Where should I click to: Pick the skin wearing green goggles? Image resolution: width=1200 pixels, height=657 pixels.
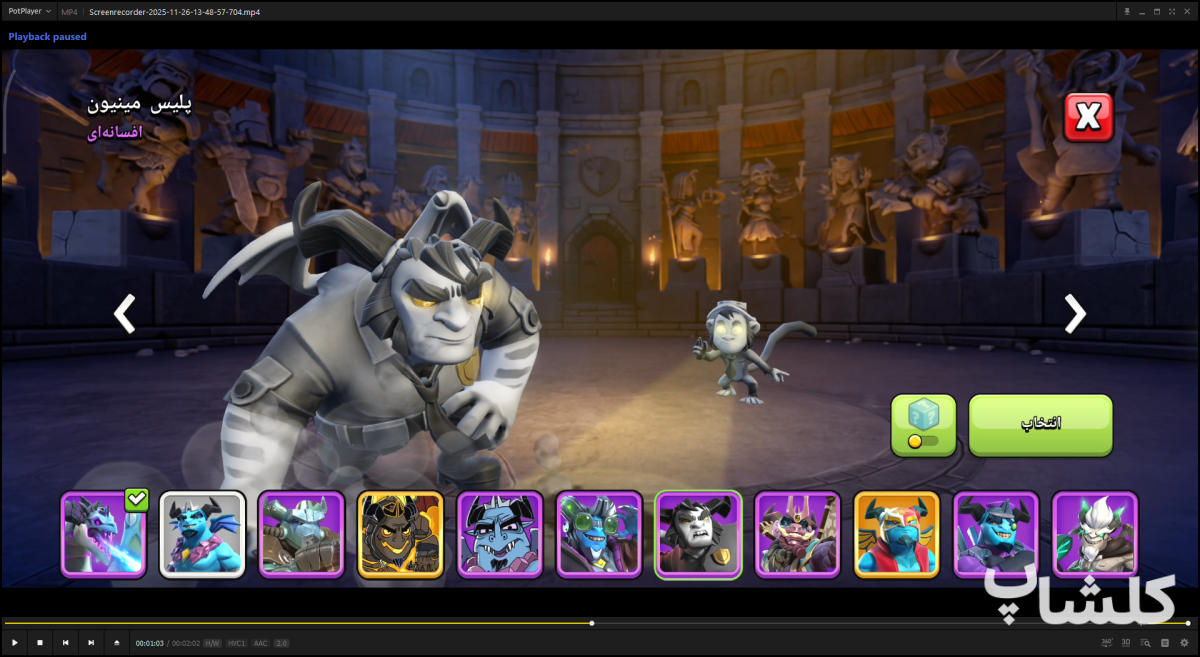click(599, 535)
